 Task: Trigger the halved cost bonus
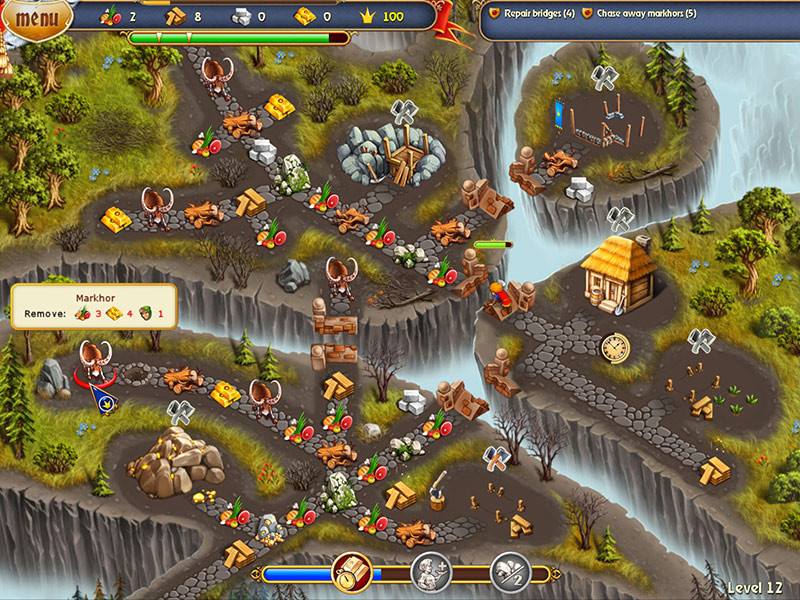[510, 572]
